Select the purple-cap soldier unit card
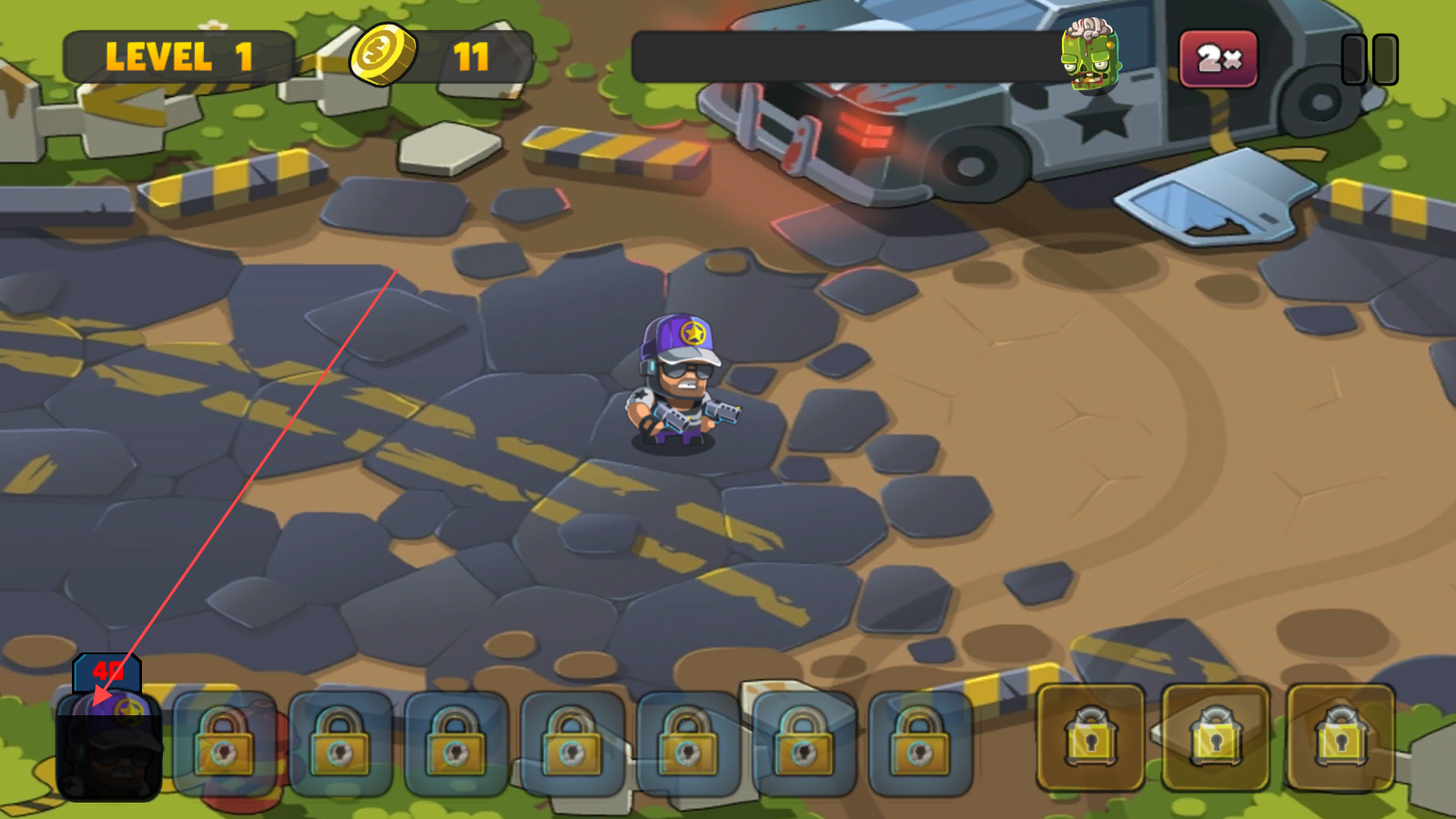The height and width of the screenshot is (819, 1456). point(109,744)
